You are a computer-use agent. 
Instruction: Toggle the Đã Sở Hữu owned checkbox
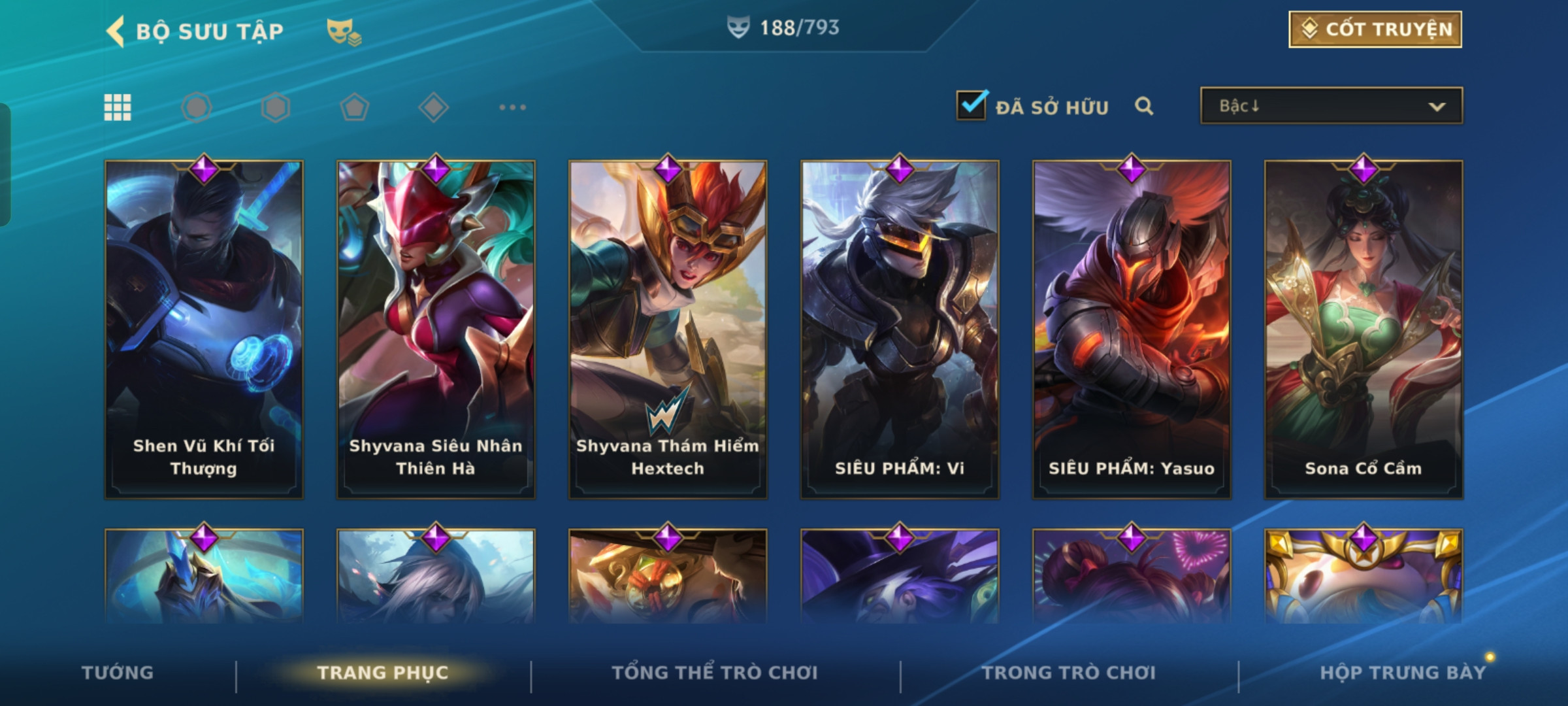pyautogui.click(x=971, y=105)
